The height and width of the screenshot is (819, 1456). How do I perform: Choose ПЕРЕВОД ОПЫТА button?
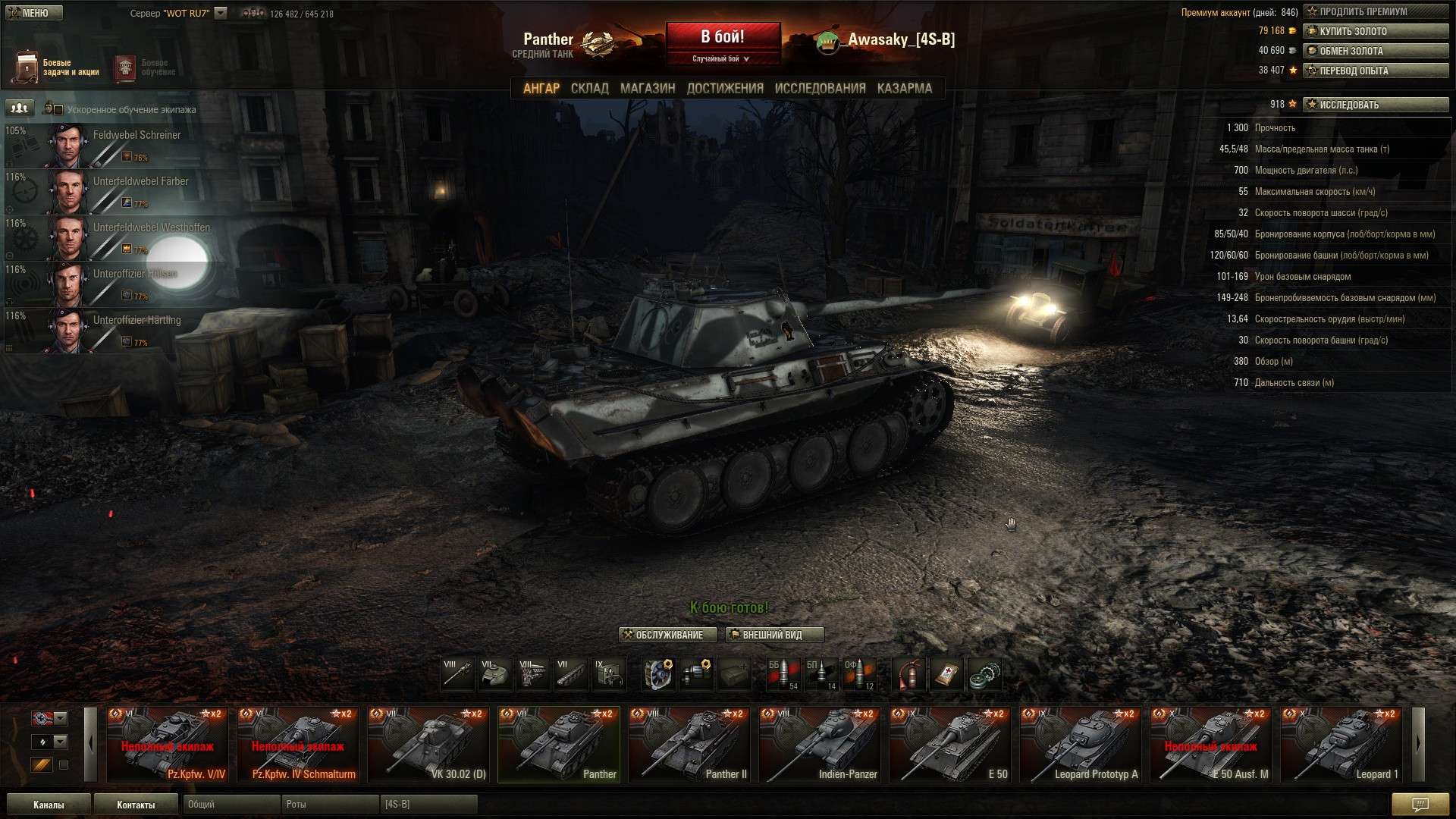(x=1375, y=71)
